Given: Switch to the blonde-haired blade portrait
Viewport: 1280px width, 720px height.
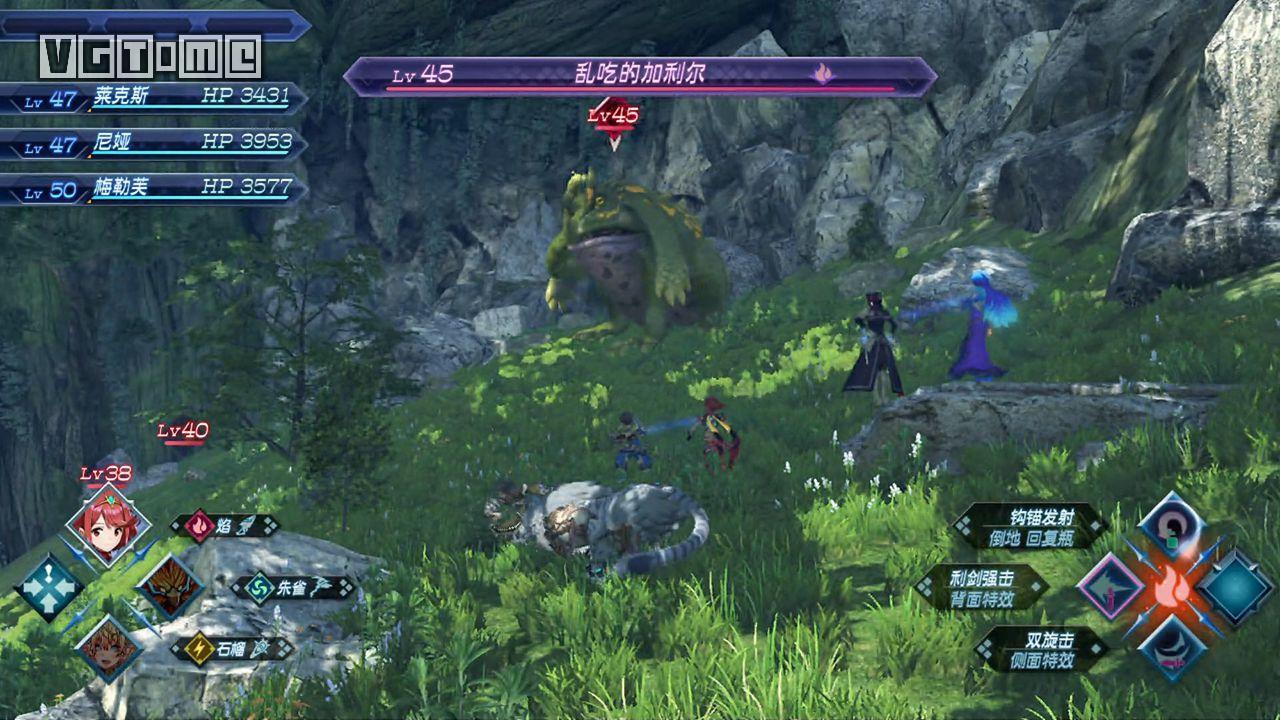Looking at the screenshot, I should point(108,647).
